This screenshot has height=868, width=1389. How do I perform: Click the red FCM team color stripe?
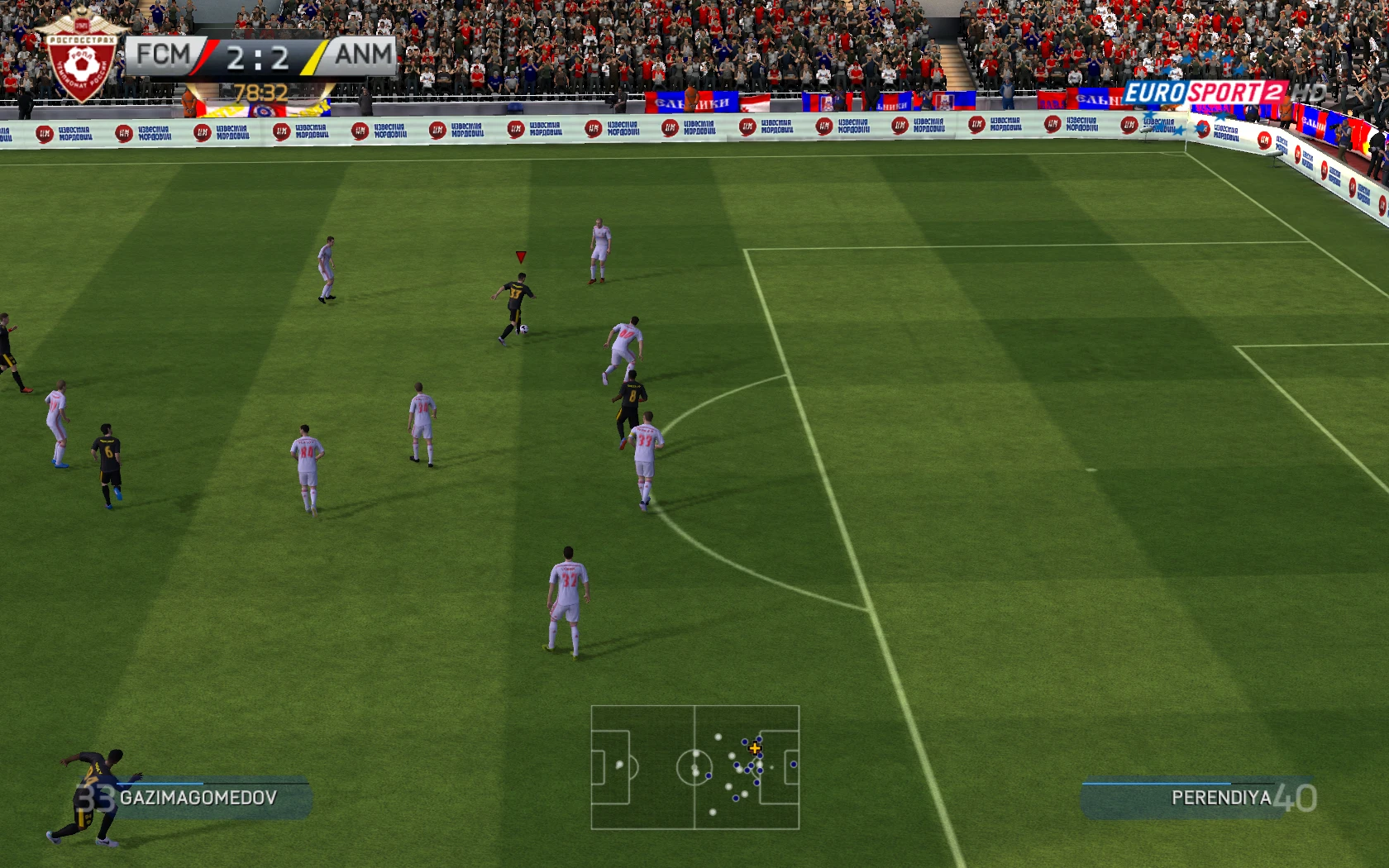point(203,54)
